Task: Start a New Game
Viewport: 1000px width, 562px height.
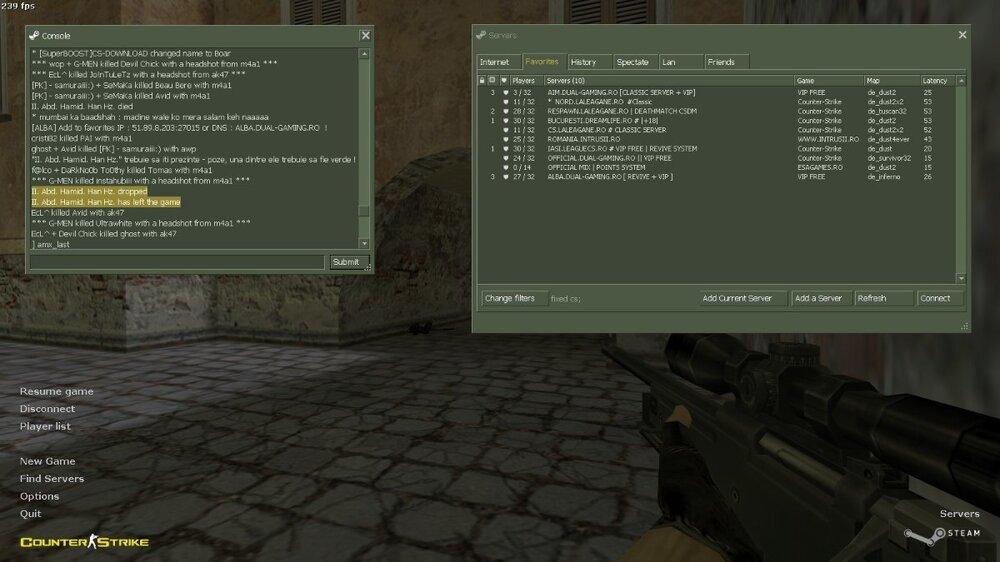Action: tap(47, 462)
